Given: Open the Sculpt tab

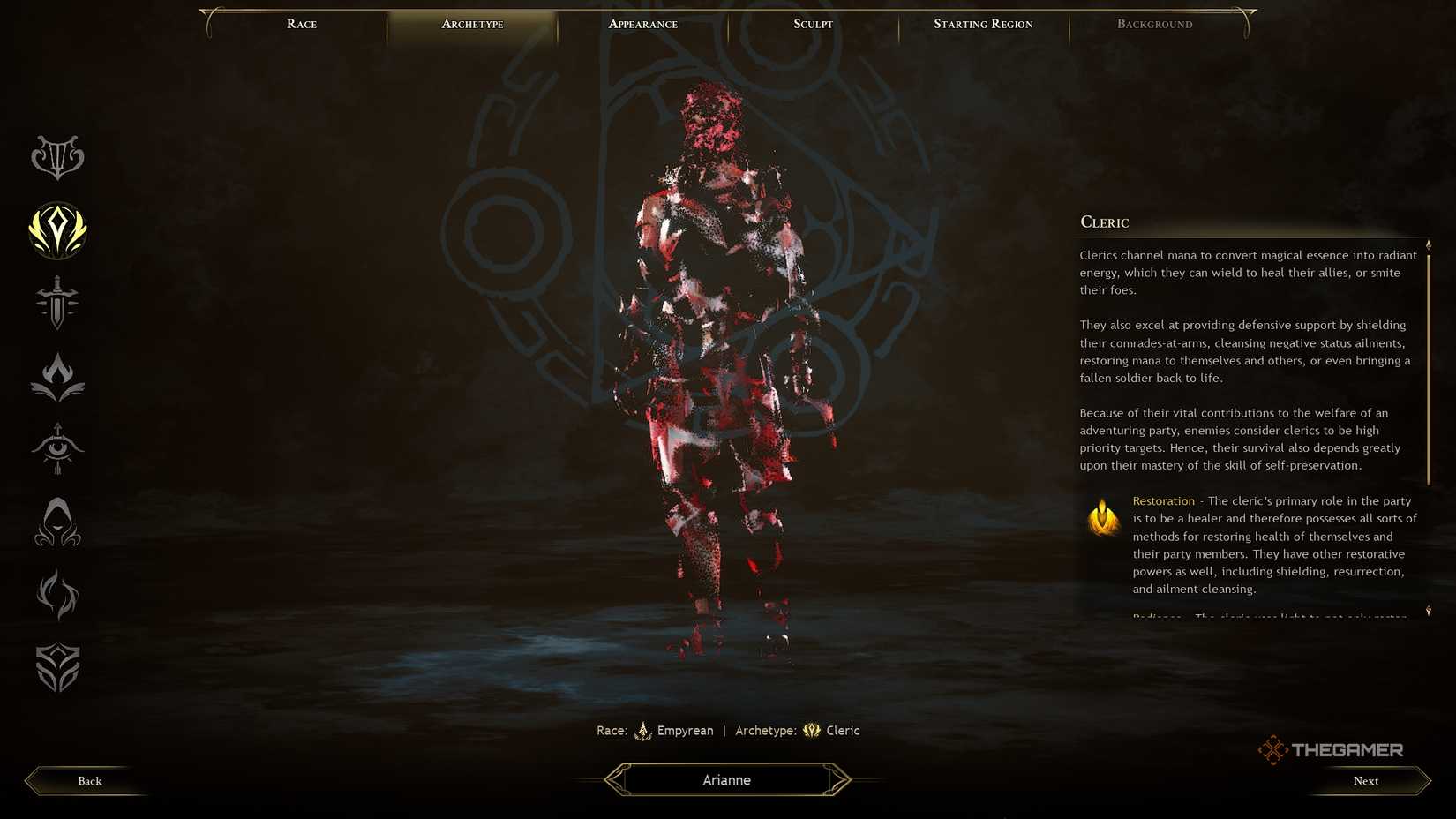Looking at the screenshot, I should pyautogui.click(x=811, y=24).
